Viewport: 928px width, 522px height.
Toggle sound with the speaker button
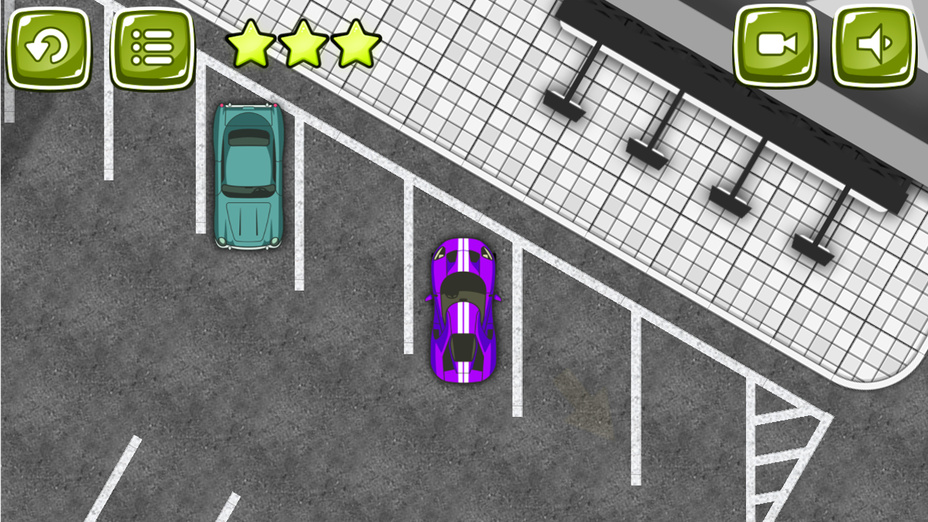(x=874, y=45)
